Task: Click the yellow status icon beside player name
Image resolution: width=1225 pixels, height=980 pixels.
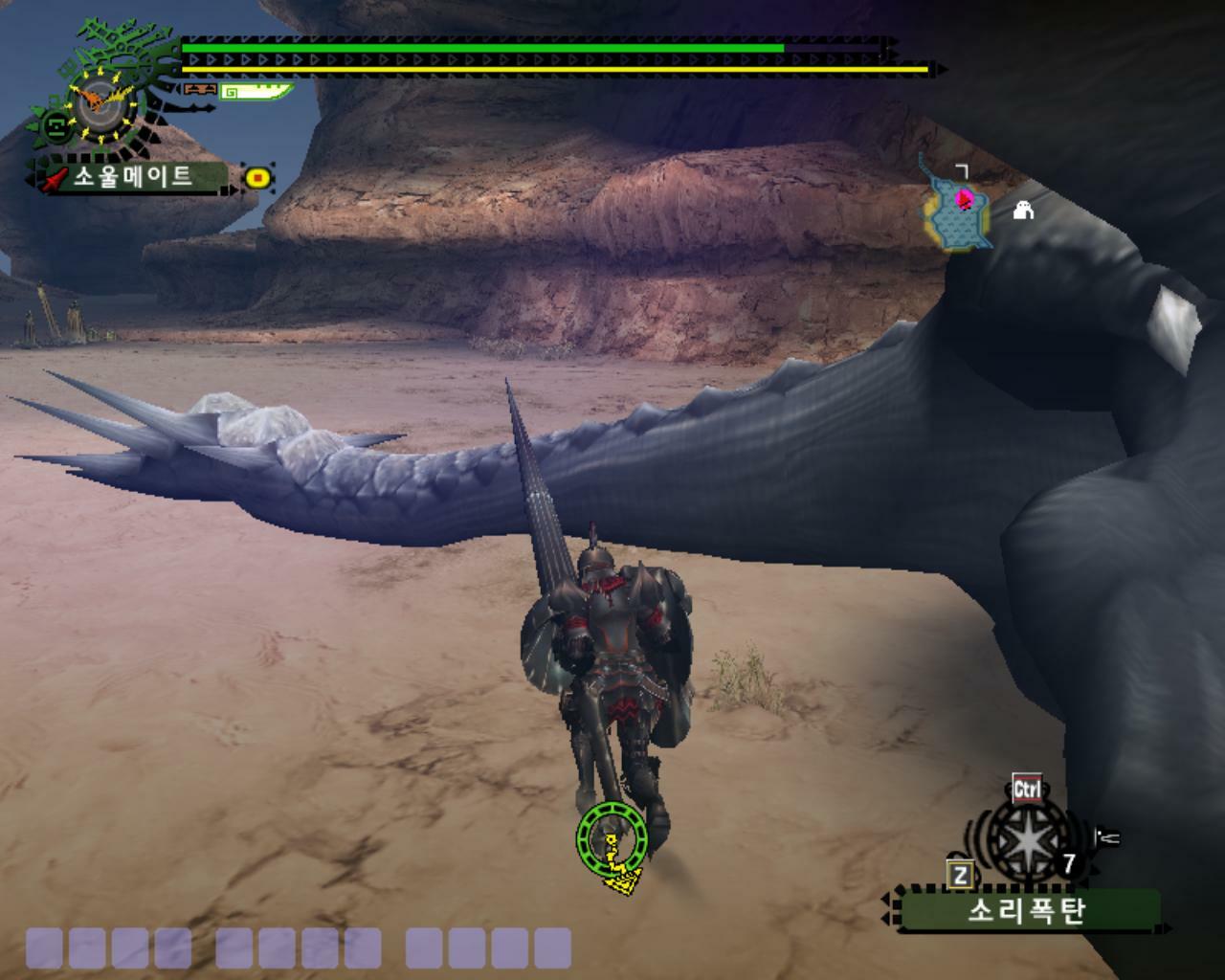Action: coord(257,177)
